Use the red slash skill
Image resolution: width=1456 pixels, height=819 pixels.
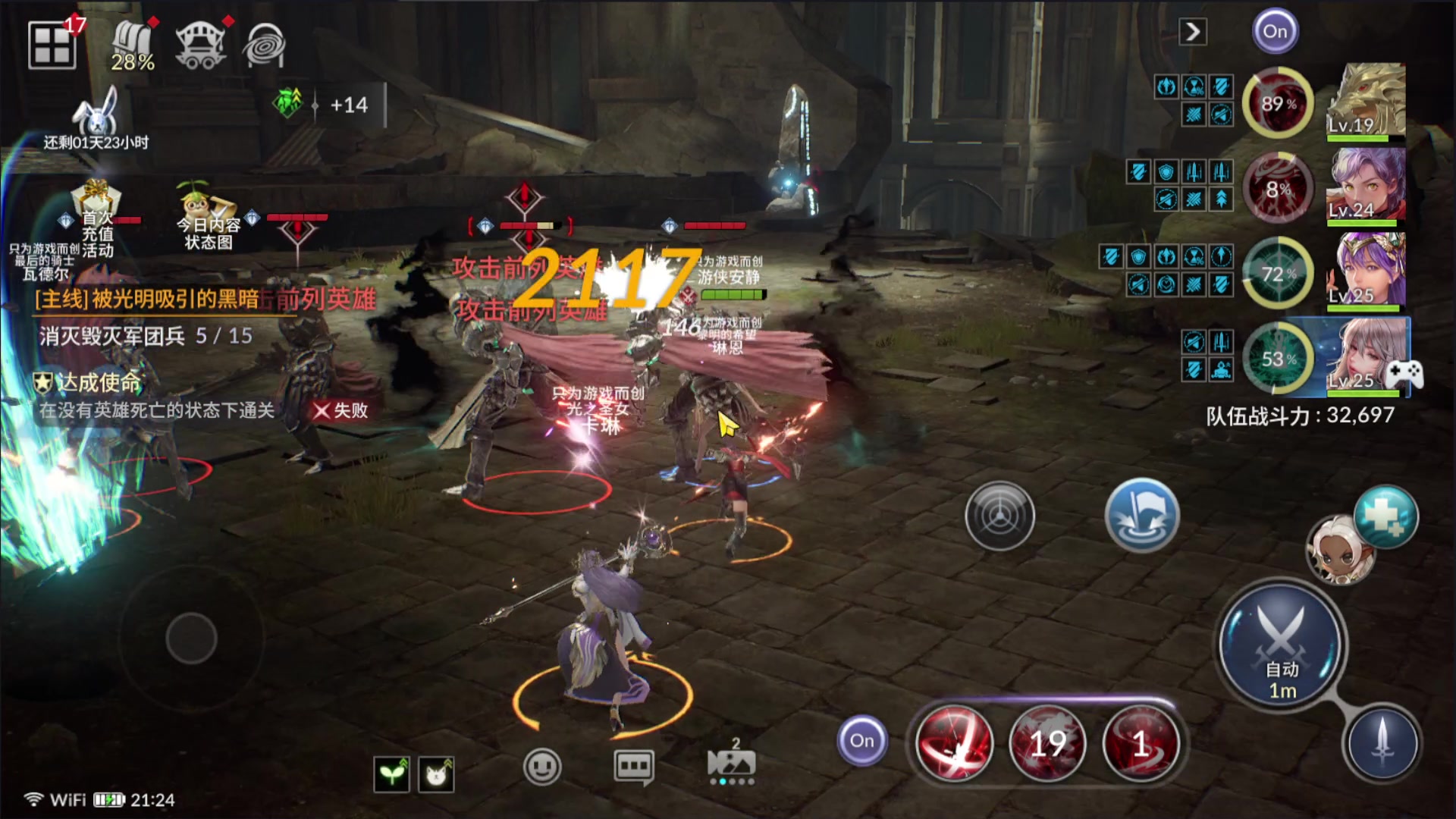pos(954,743)
